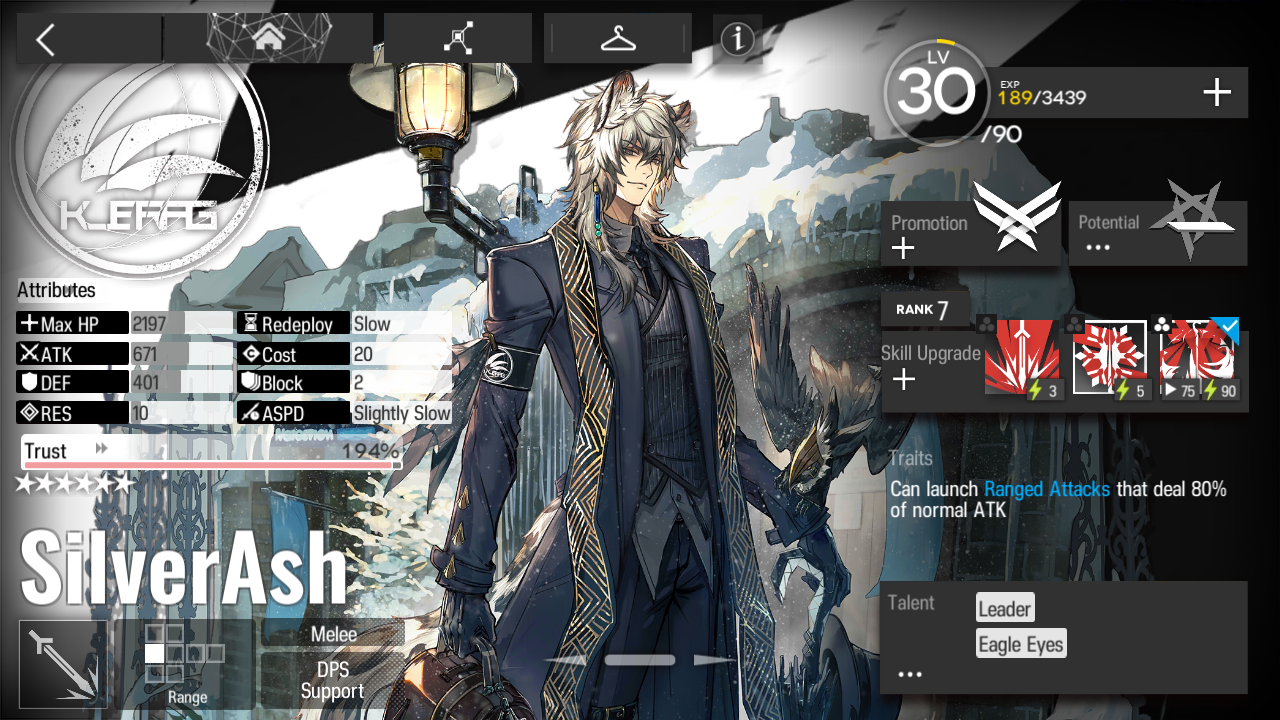Open the Trust progress bar
1280x720 pixels.
click(211, 452)
